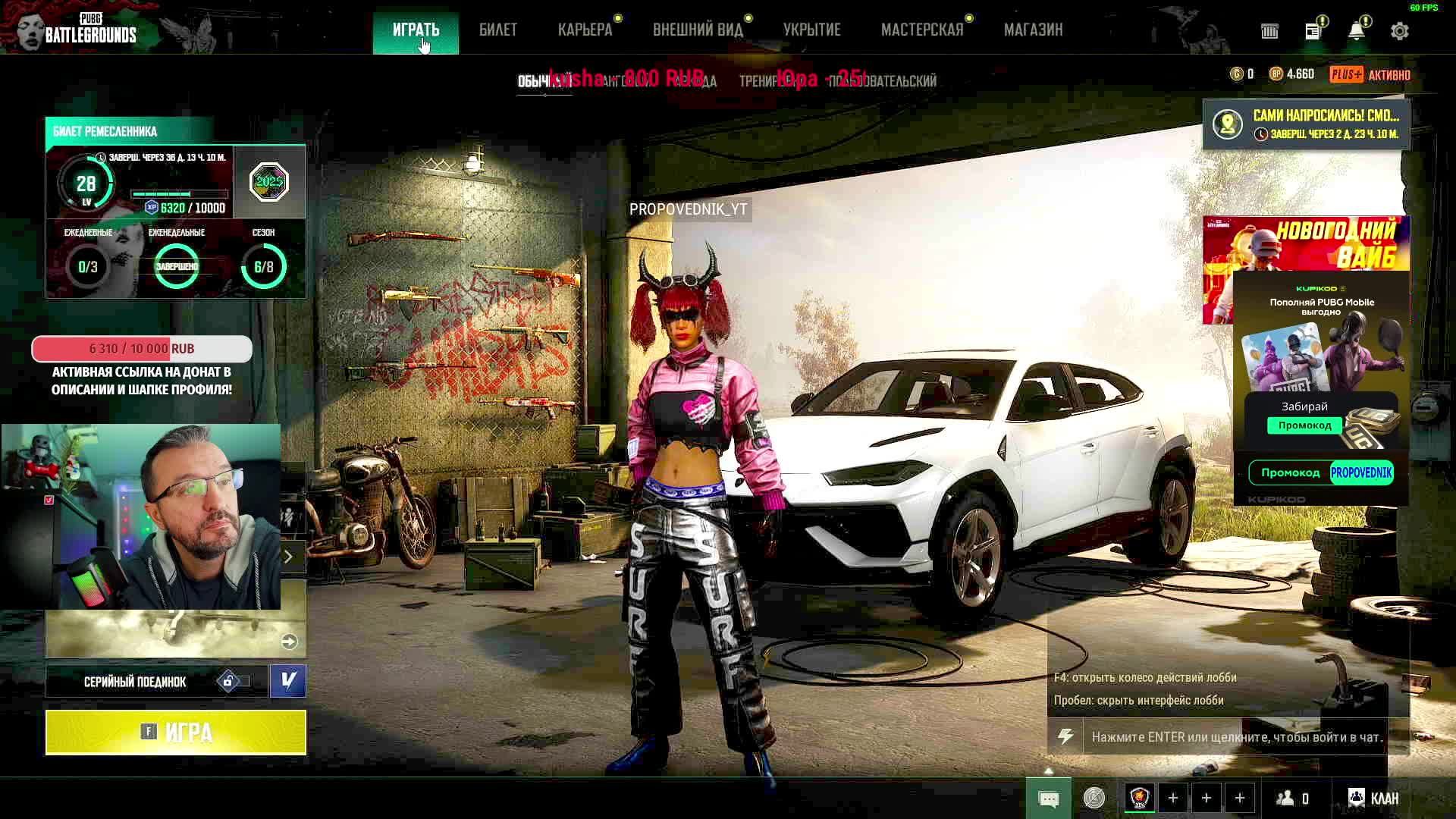Open the КАРЬЕРА tab

point(585,30)
